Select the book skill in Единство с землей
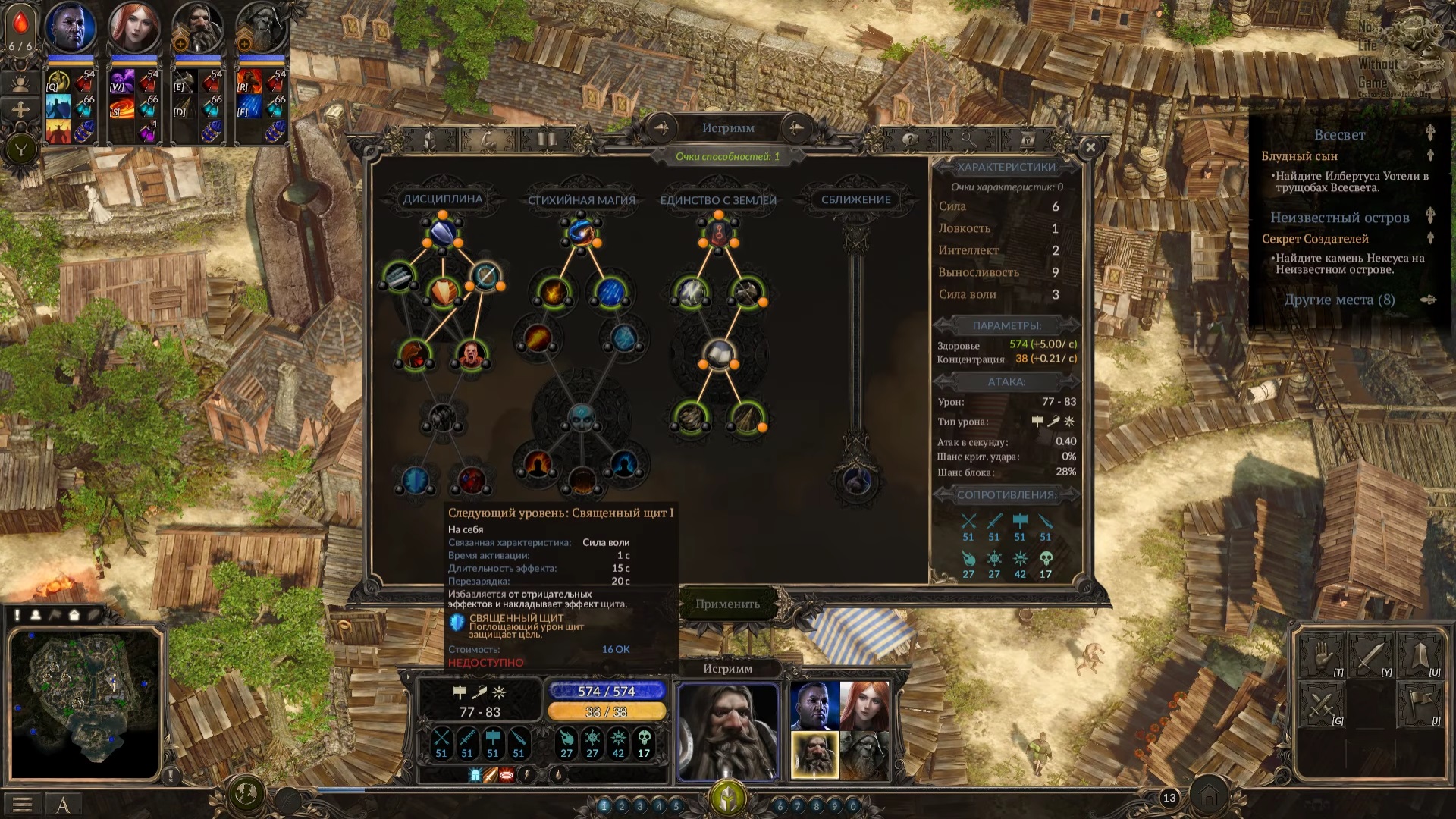The image size is (1456, 819). click(718, 353)
